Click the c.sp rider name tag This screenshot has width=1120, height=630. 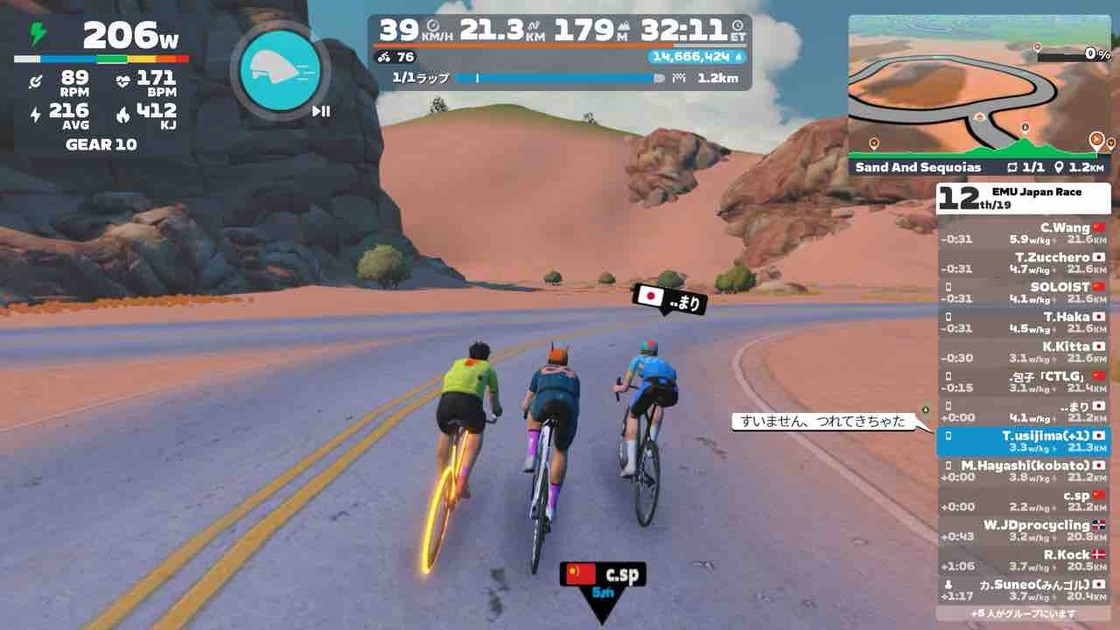click(x=604, y=575)
